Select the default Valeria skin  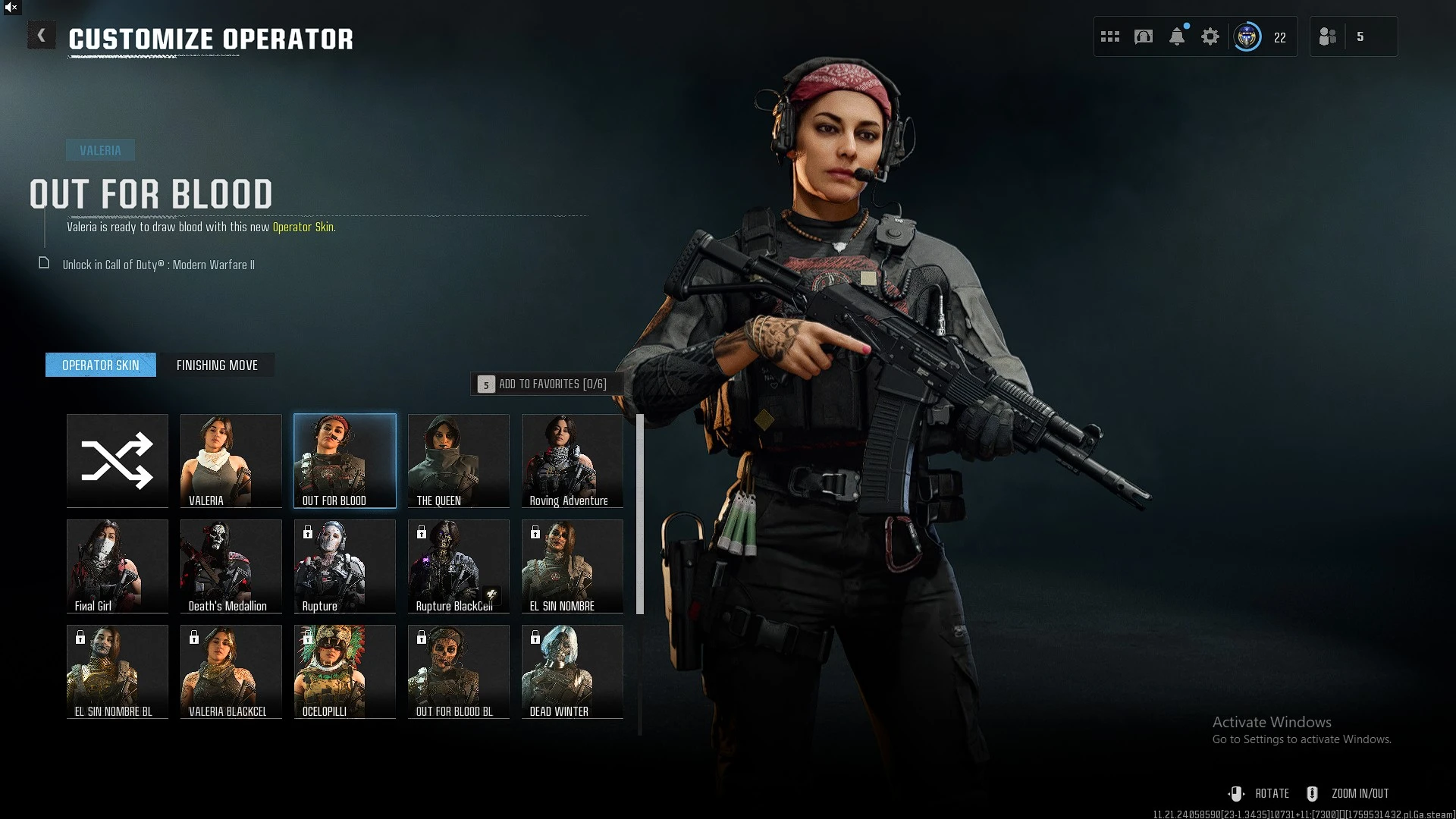point(231,460)
